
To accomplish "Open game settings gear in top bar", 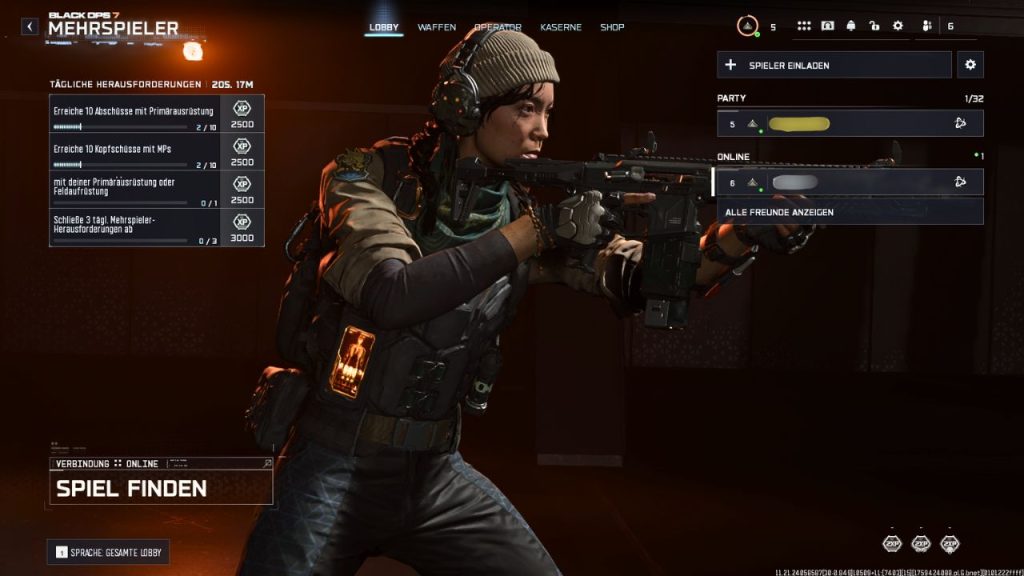I will pyautogui.click(x=897, y=26).
